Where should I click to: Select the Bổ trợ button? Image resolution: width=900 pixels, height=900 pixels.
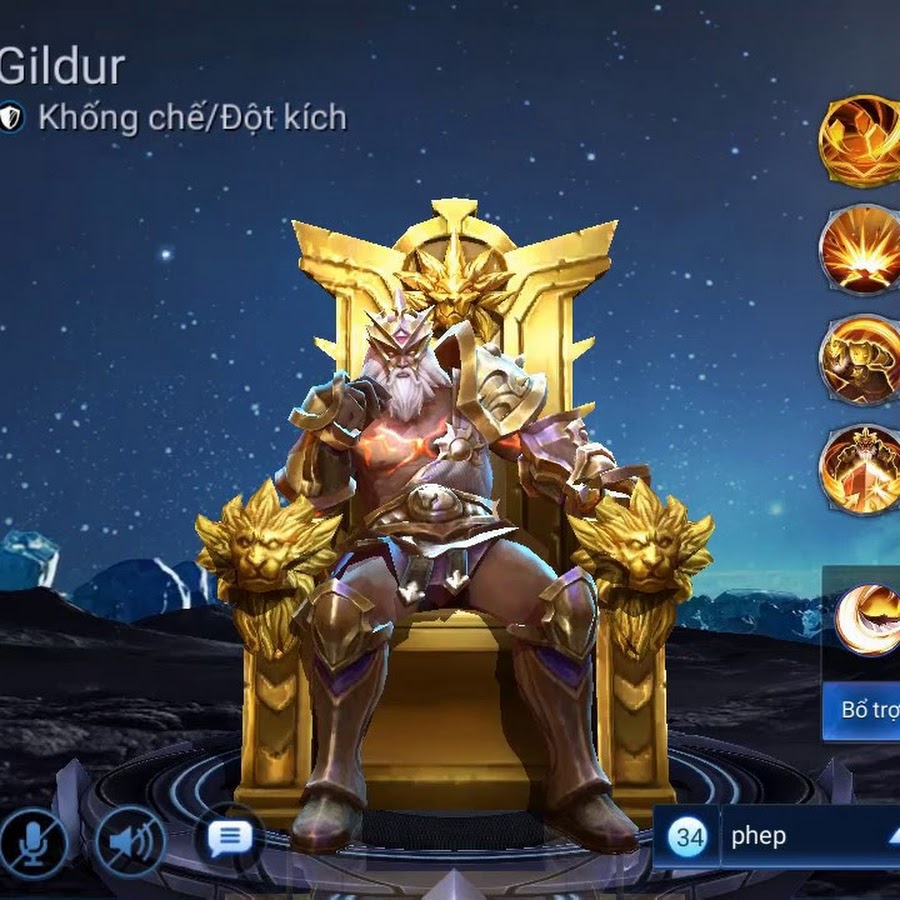point(866,711)
